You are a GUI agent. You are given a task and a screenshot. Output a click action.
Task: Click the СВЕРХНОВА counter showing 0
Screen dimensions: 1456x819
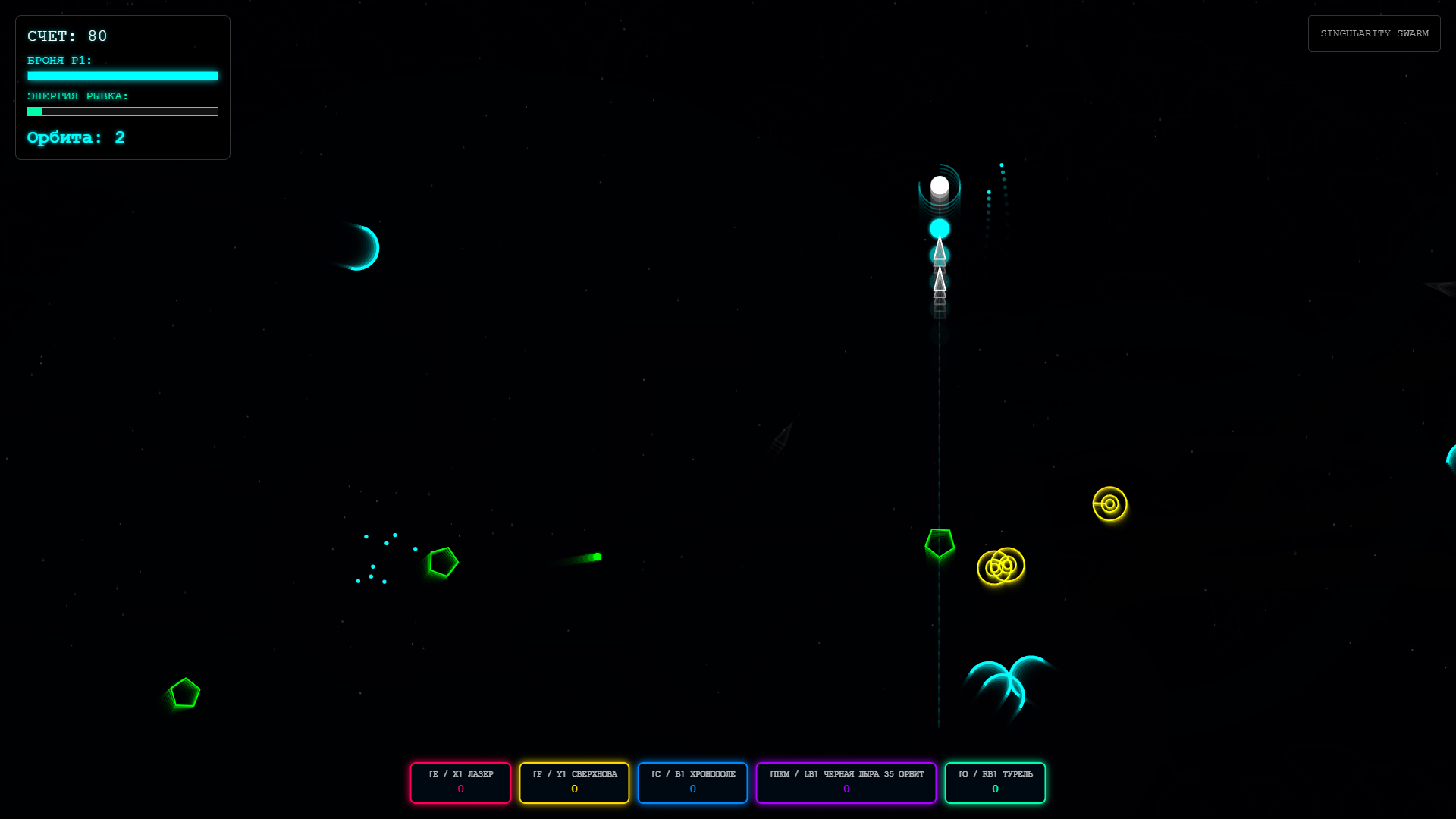[x=574, y=789]
